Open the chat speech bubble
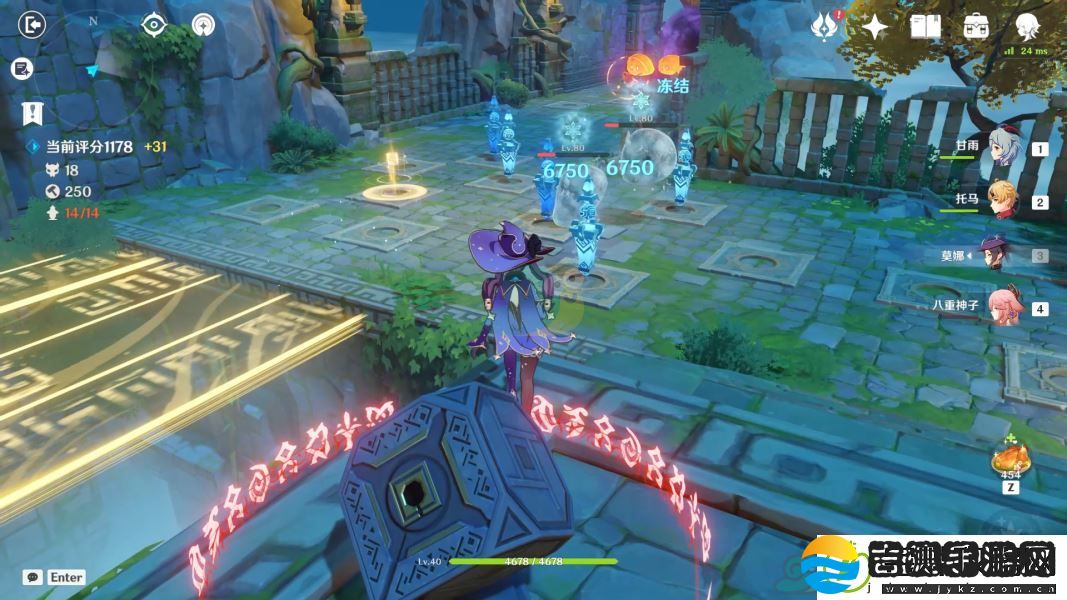The image size is (1067, 600). coord(33,577)
